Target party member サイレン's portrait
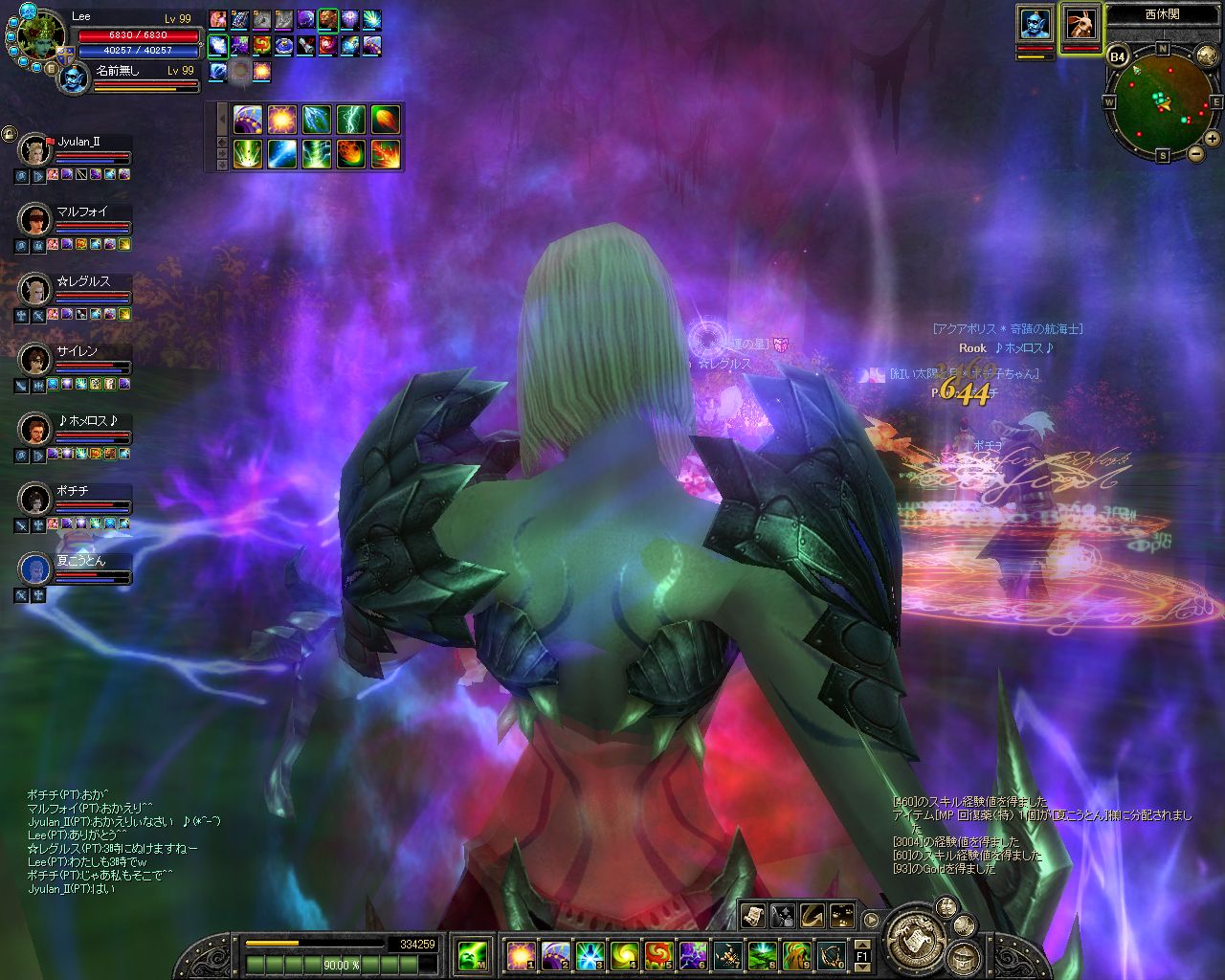Image resolution: width=1225 pixels, height=980 pixels. click(x=34, y=359)
